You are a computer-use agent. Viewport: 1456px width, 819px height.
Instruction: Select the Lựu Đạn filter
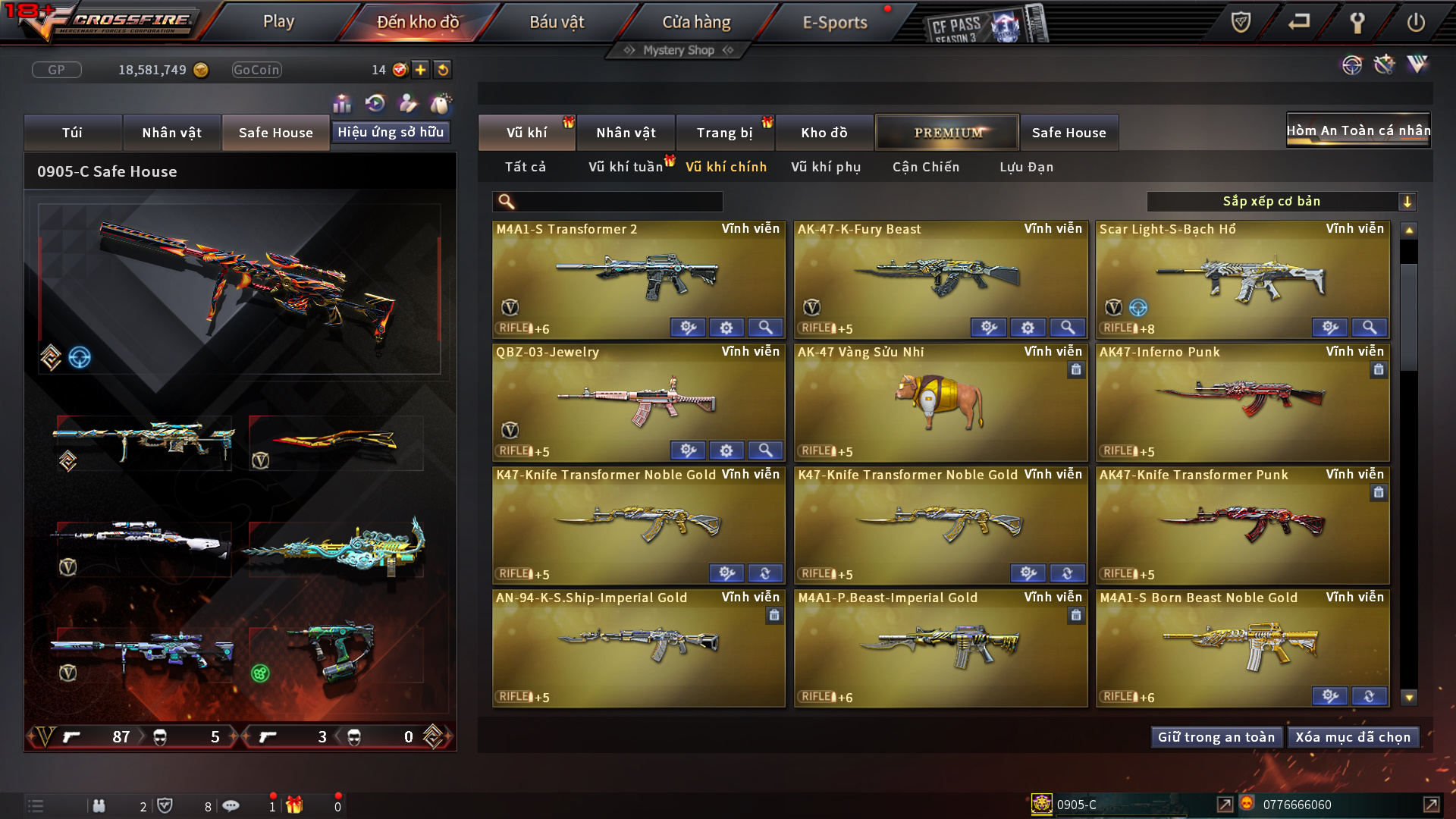point(1026,167)
